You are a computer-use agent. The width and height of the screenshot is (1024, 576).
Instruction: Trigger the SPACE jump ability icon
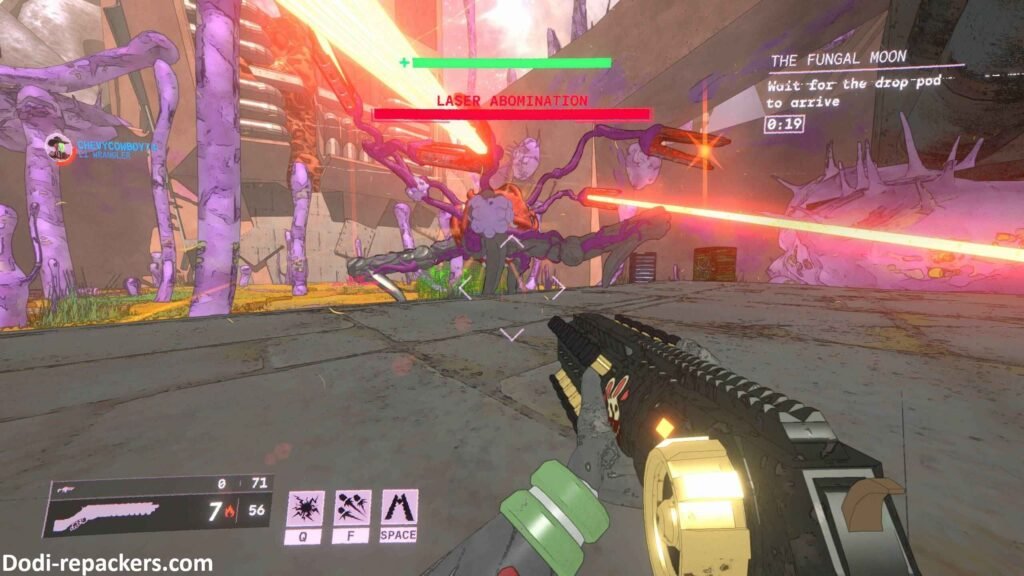(x=399, y=508)
